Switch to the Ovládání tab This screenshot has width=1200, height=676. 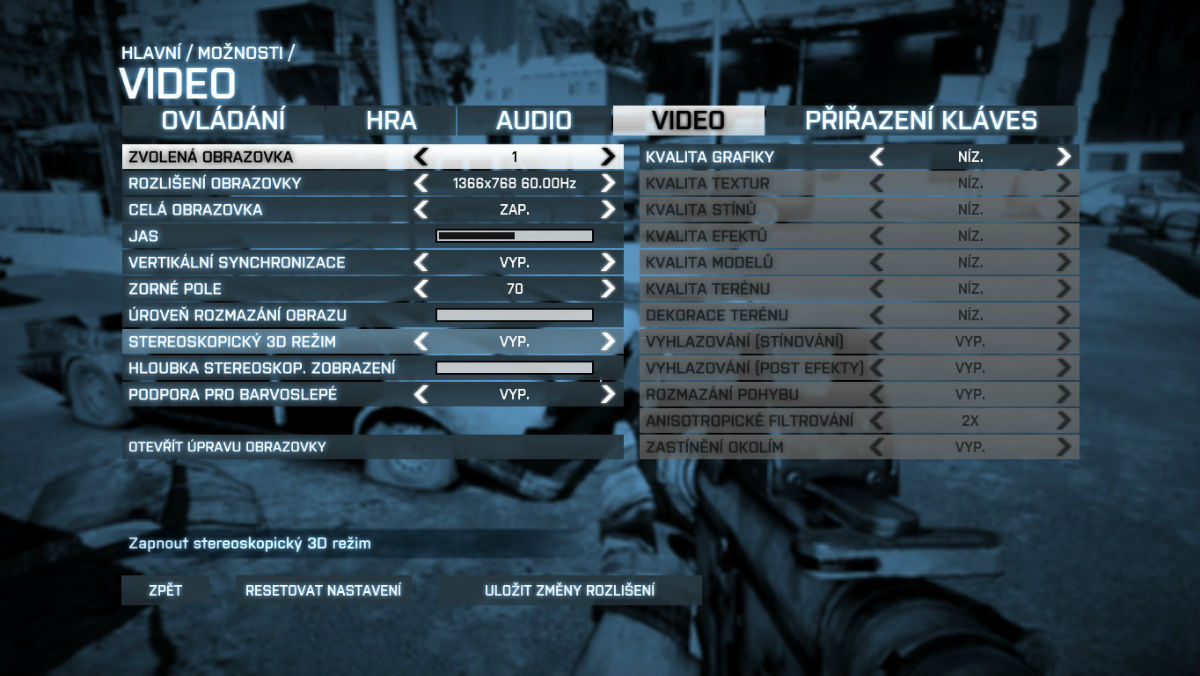click(223, 121)
